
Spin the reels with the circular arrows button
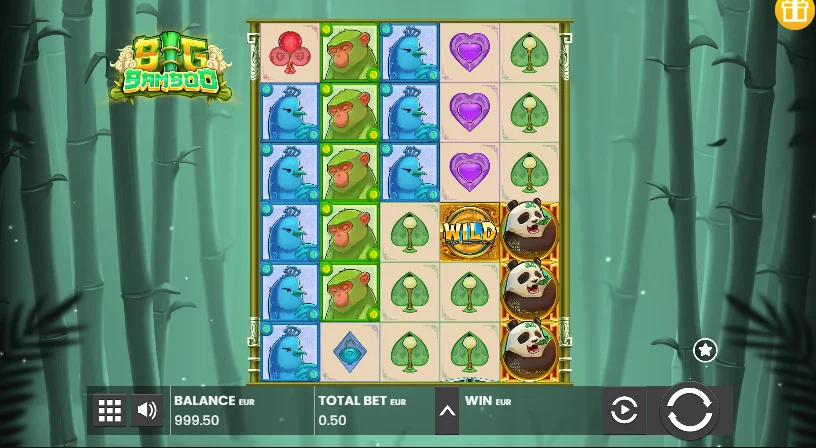[689, 410]
